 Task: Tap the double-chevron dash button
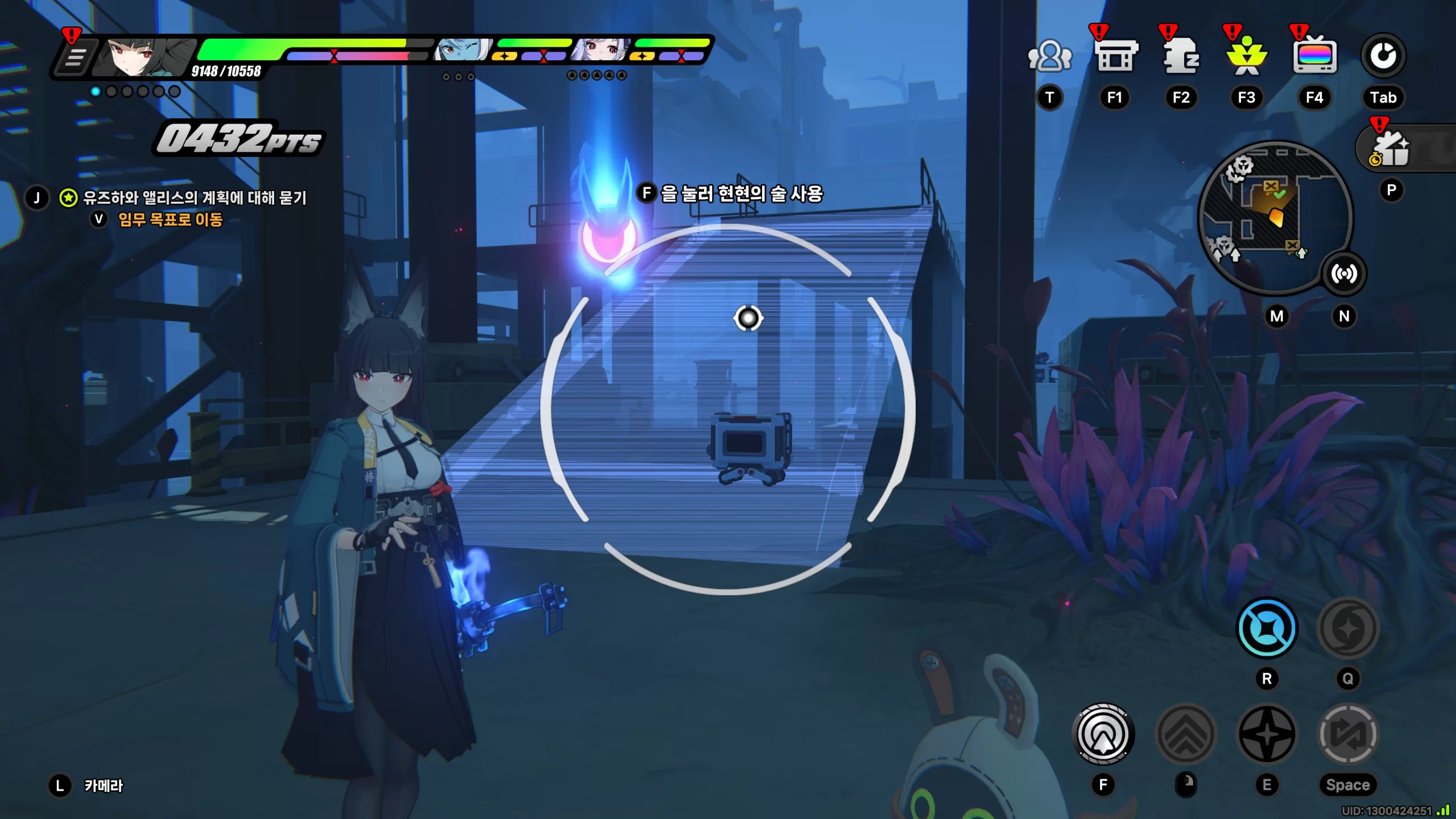pos(1186,734)
